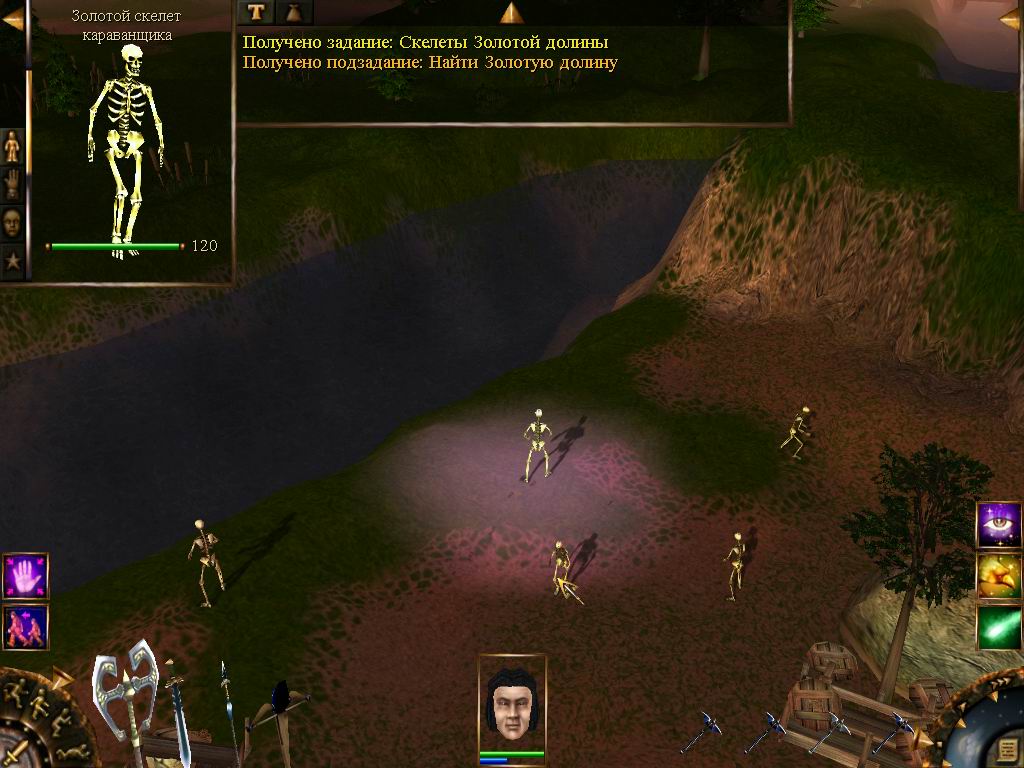Show the body figure view of target
The height and width of the screenshot is (768, 1024).
(x=12, y=146)
